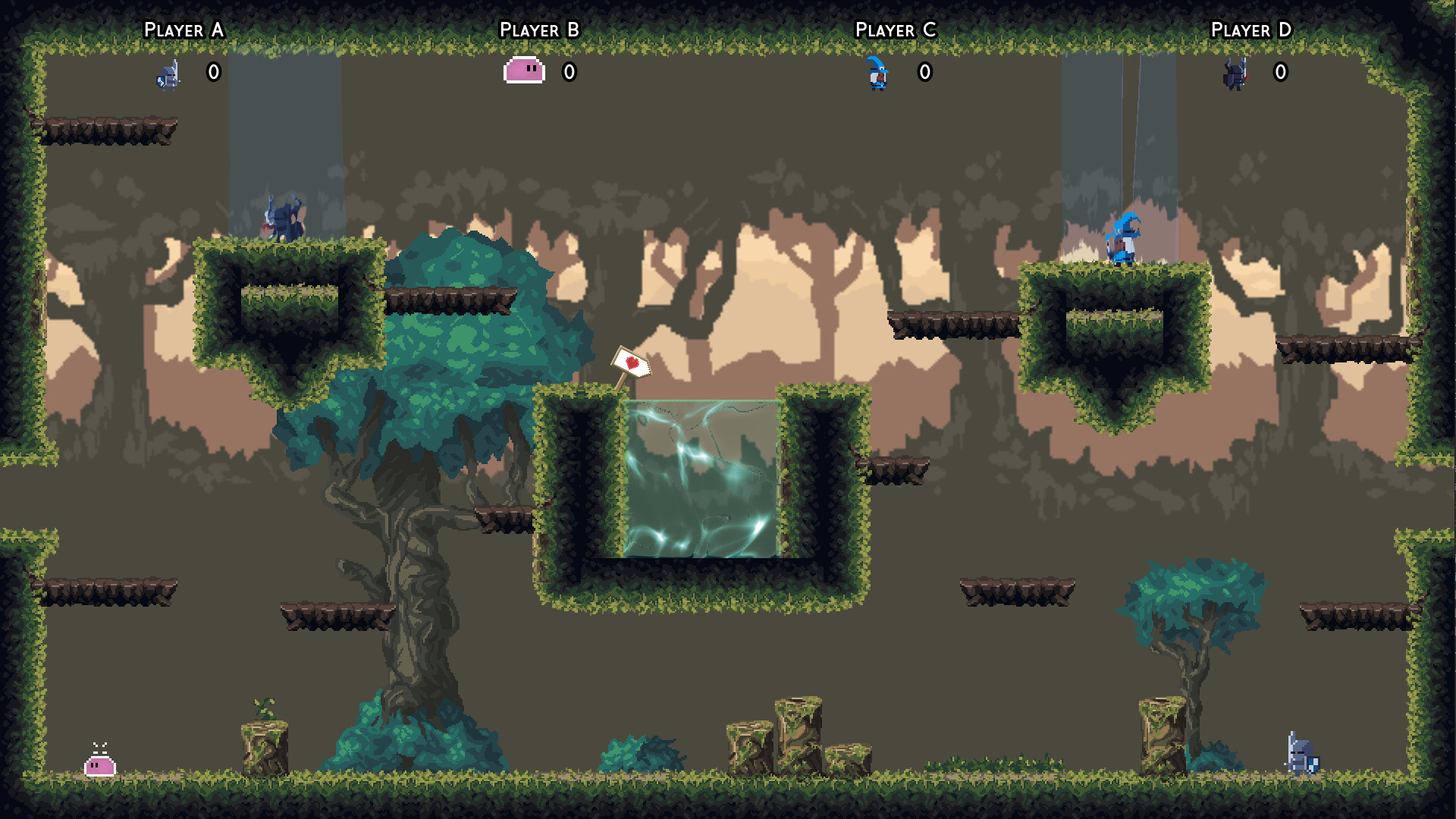The height and width of the screenshot is (819, 1456).
Task: Click Player B's score counter showing 0
Action: click(x=568, y=72)
